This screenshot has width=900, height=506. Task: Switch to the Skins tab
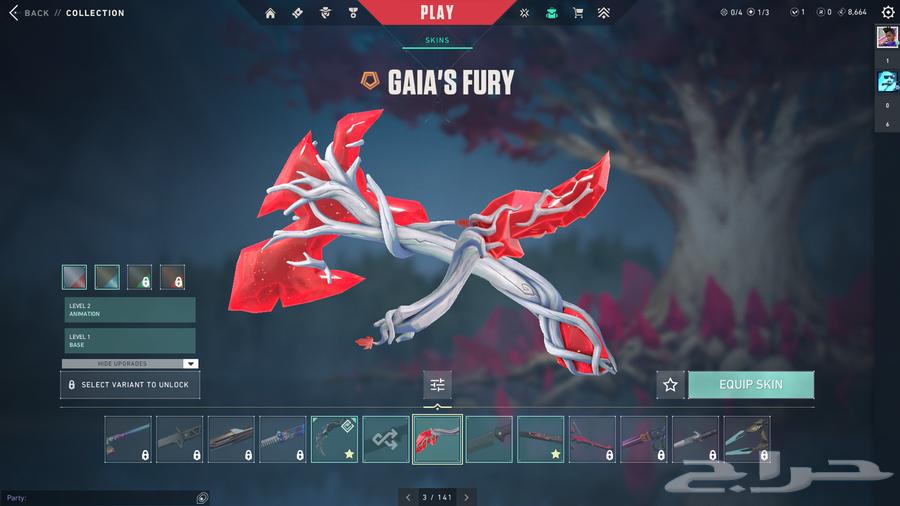[437, 40]
